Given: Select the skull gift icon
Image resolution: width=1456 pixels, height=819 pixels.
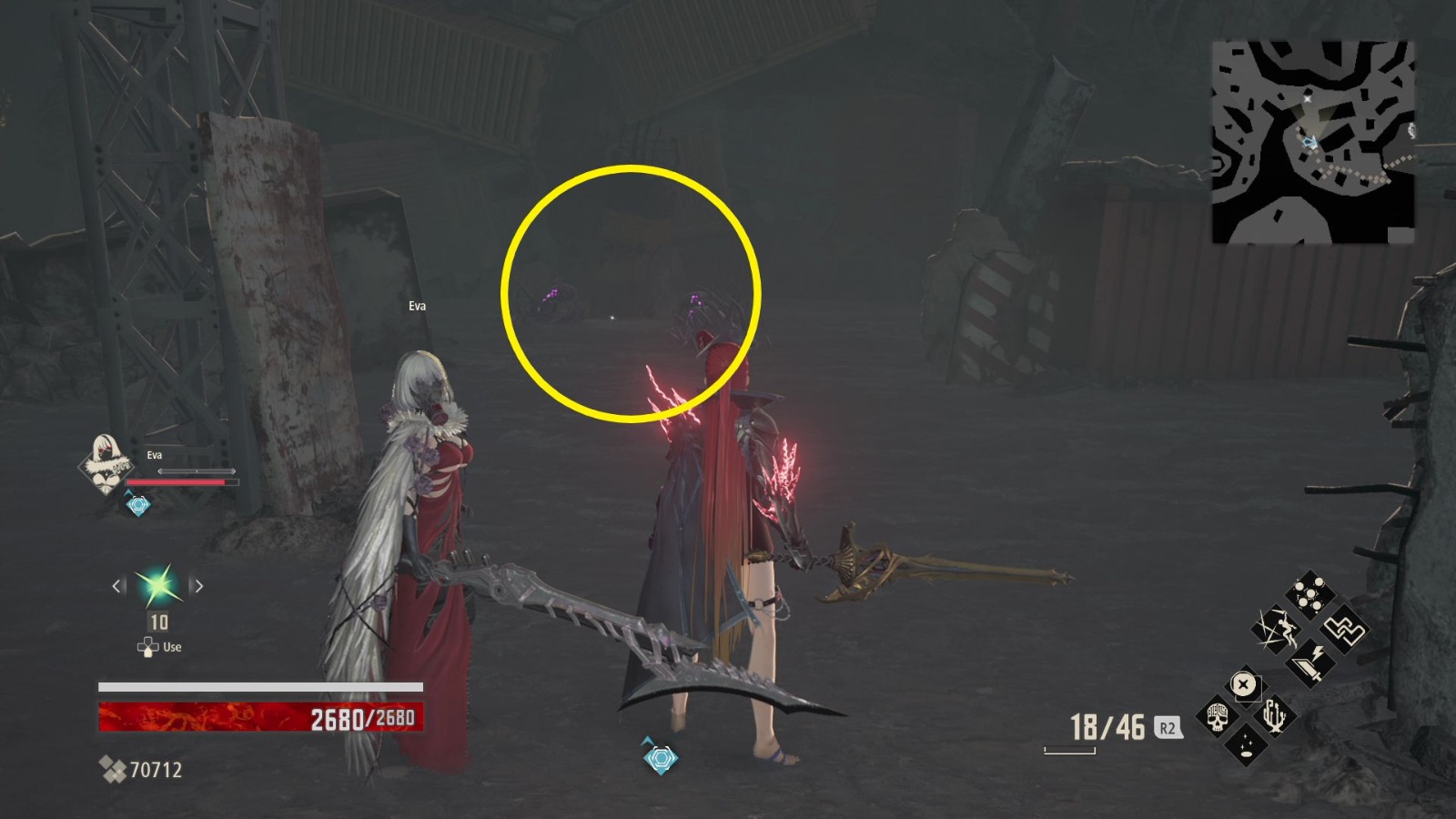Looking at the screenshot, I should point(1219,716).
